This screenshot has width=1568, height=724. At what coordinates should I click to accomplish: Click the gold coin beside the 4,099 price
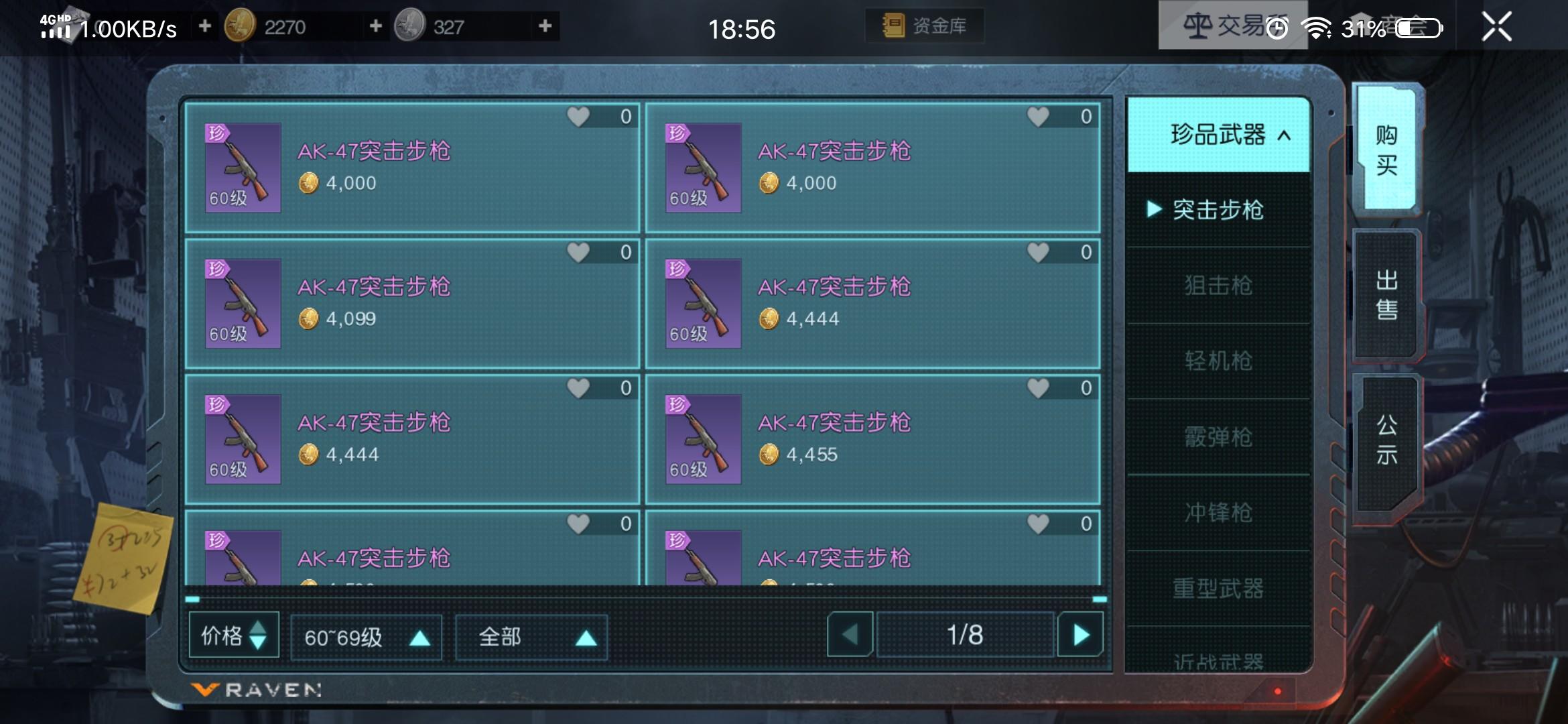point(310,318)
